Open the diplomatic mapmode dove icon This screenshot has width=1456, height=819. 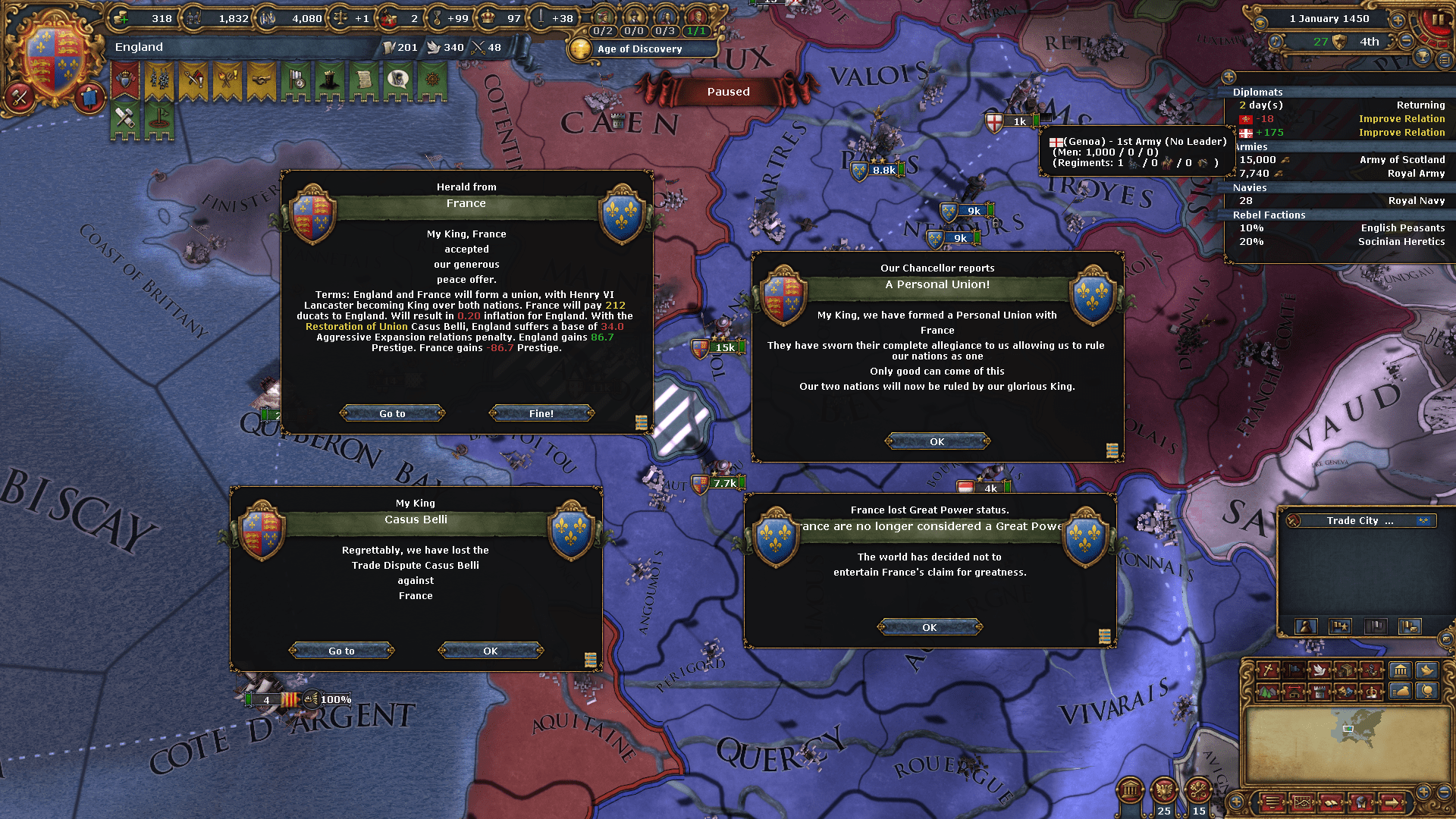pos(1319,671)
